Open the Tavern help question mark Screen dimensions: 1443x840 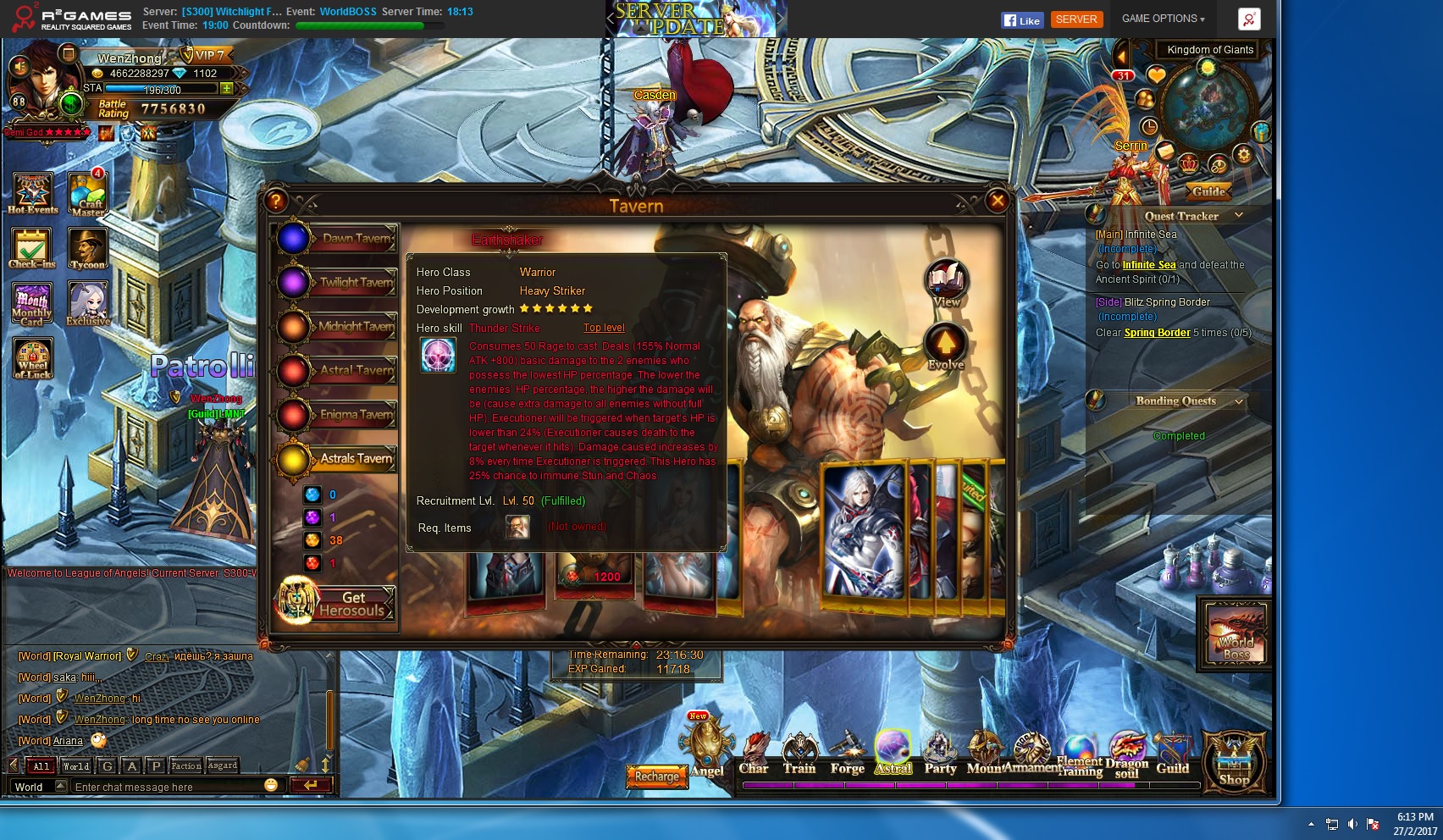pyautogui.click(x=276, y=201)
